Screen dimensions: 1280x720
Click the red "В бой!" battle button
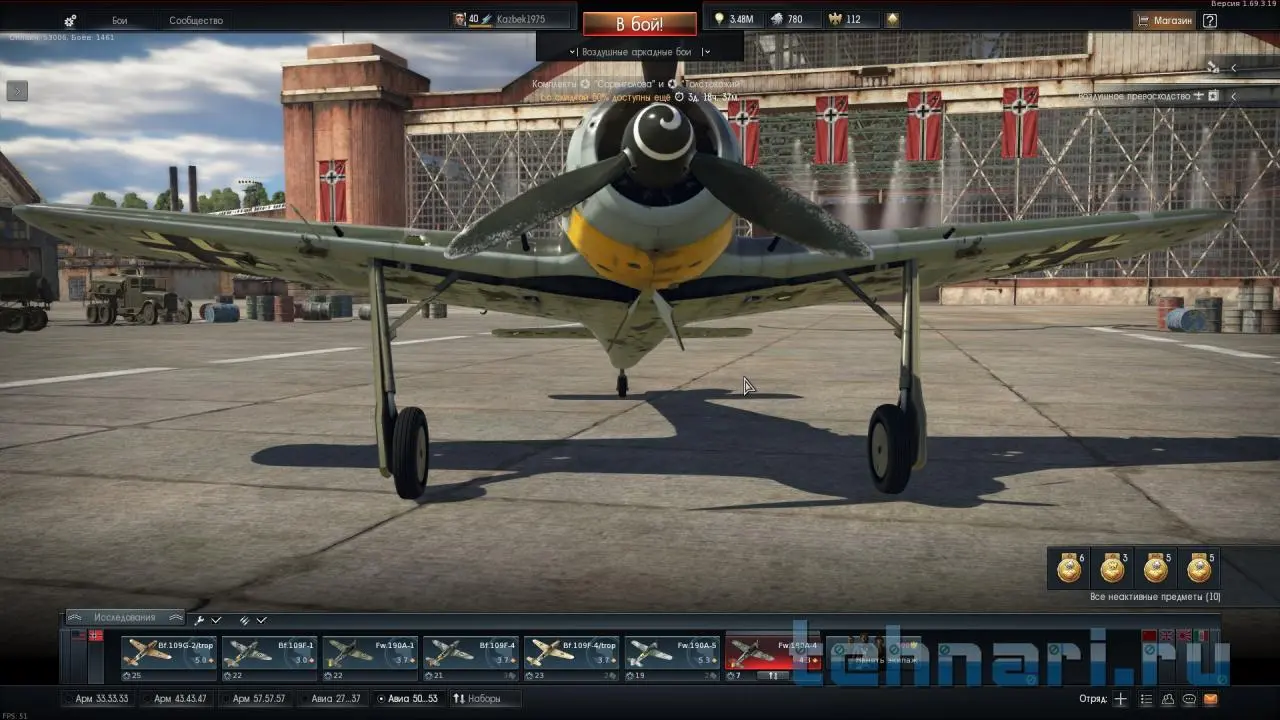[639, 24]
